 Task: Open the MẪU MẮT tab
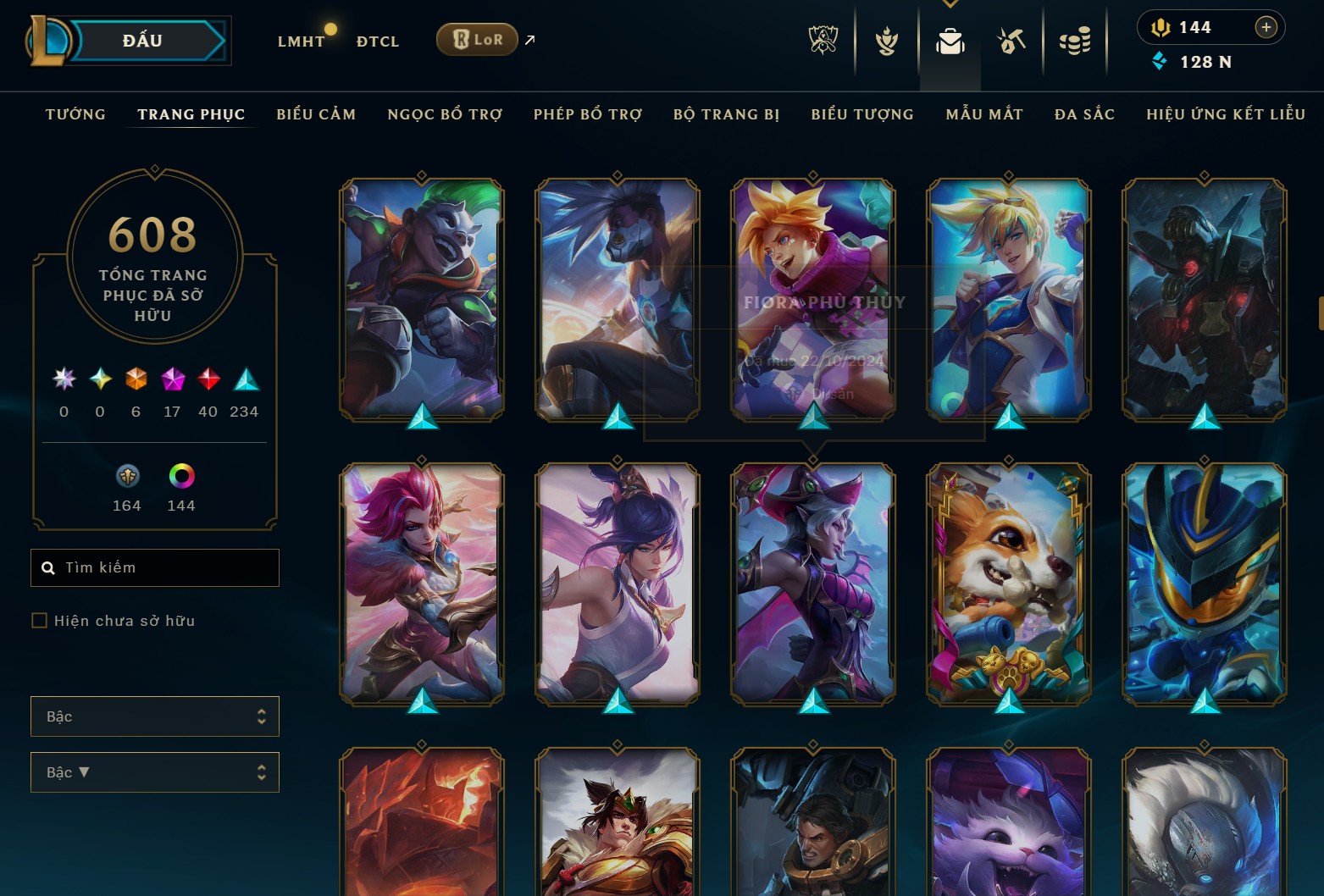pos(984,114)
